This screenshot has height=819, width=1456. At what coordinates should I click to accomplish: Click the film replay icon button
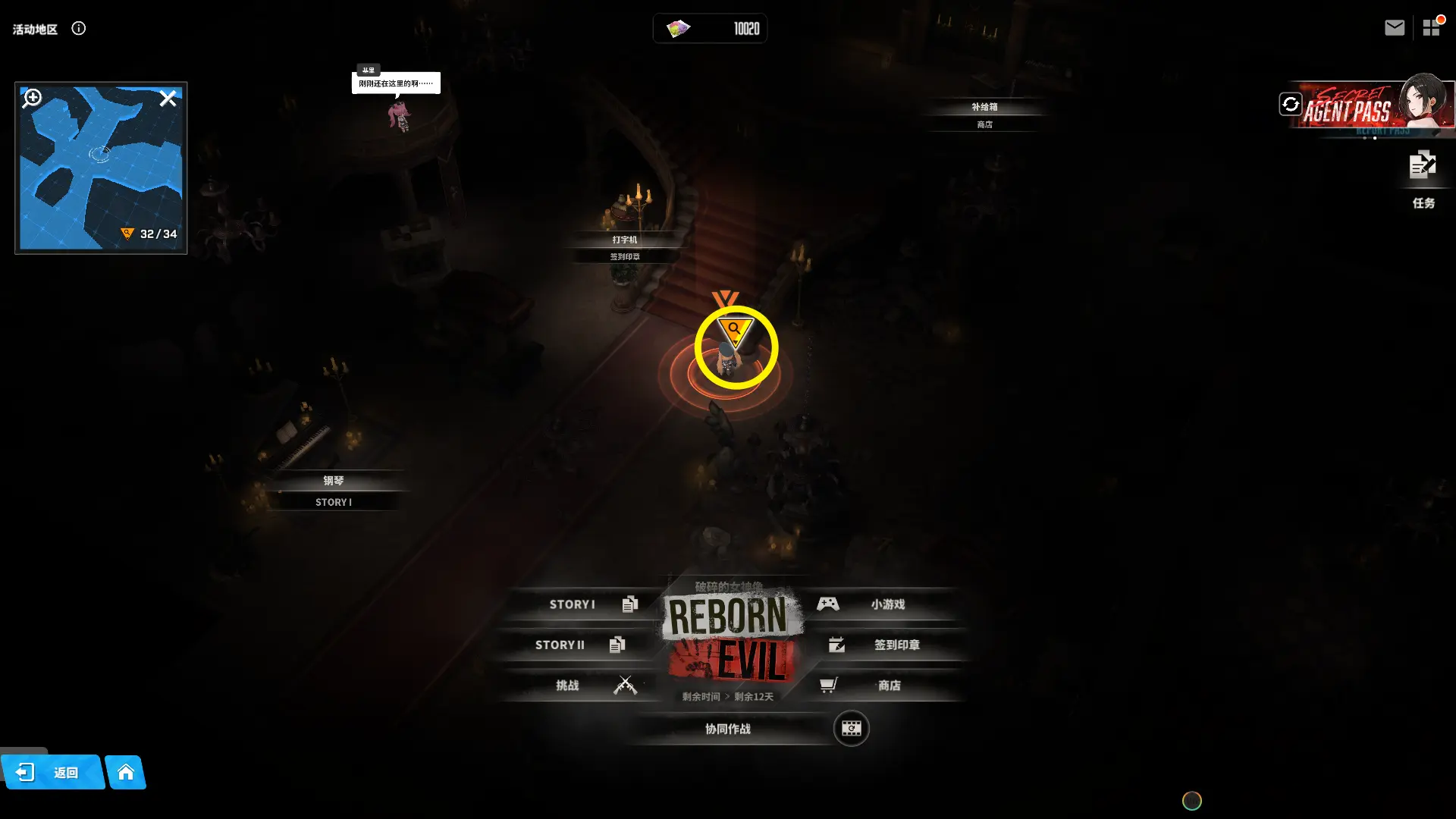tap(851, 729)
